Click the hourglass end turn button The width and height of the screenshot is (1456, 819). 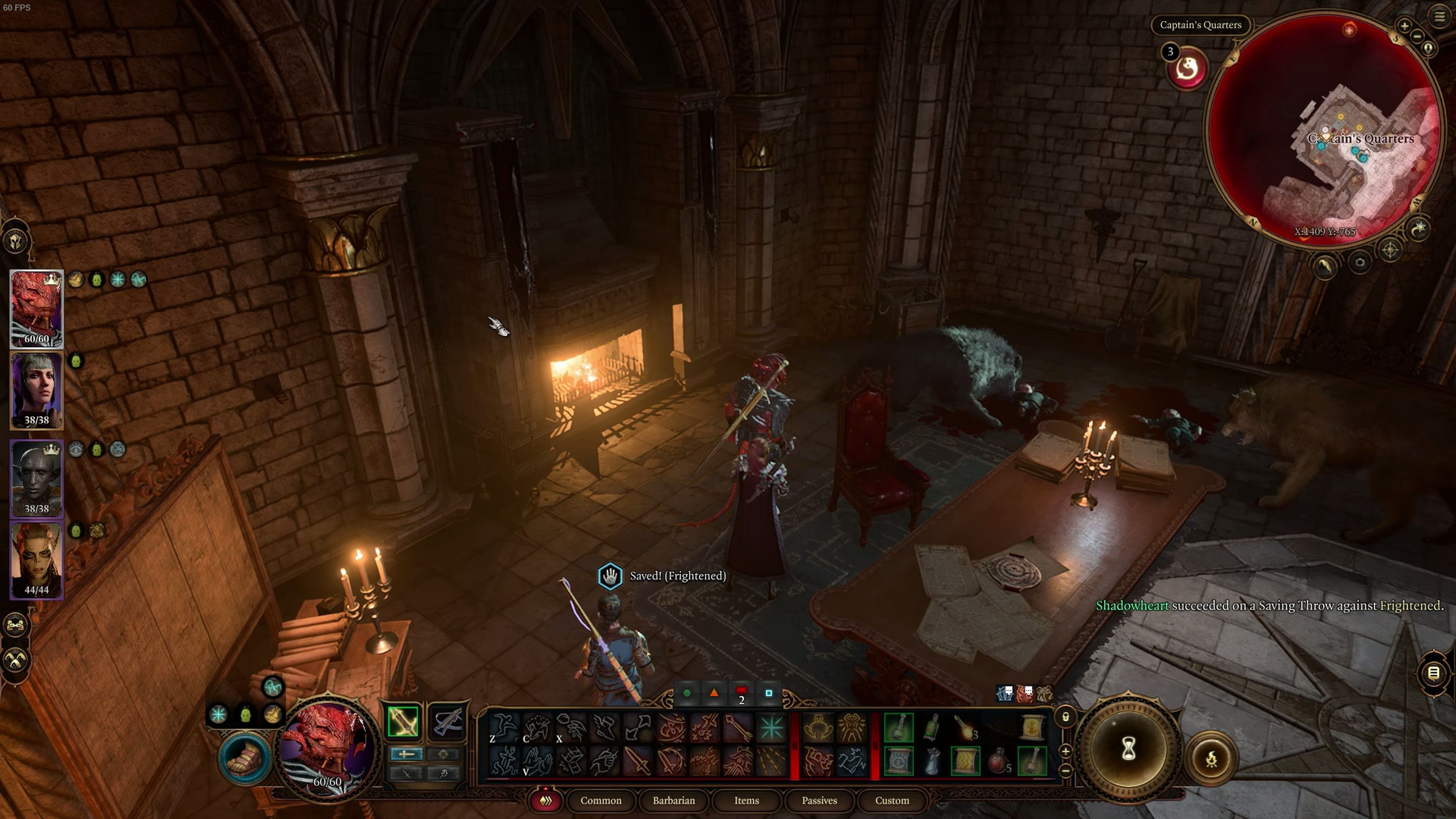click(x=1128, y=750)
